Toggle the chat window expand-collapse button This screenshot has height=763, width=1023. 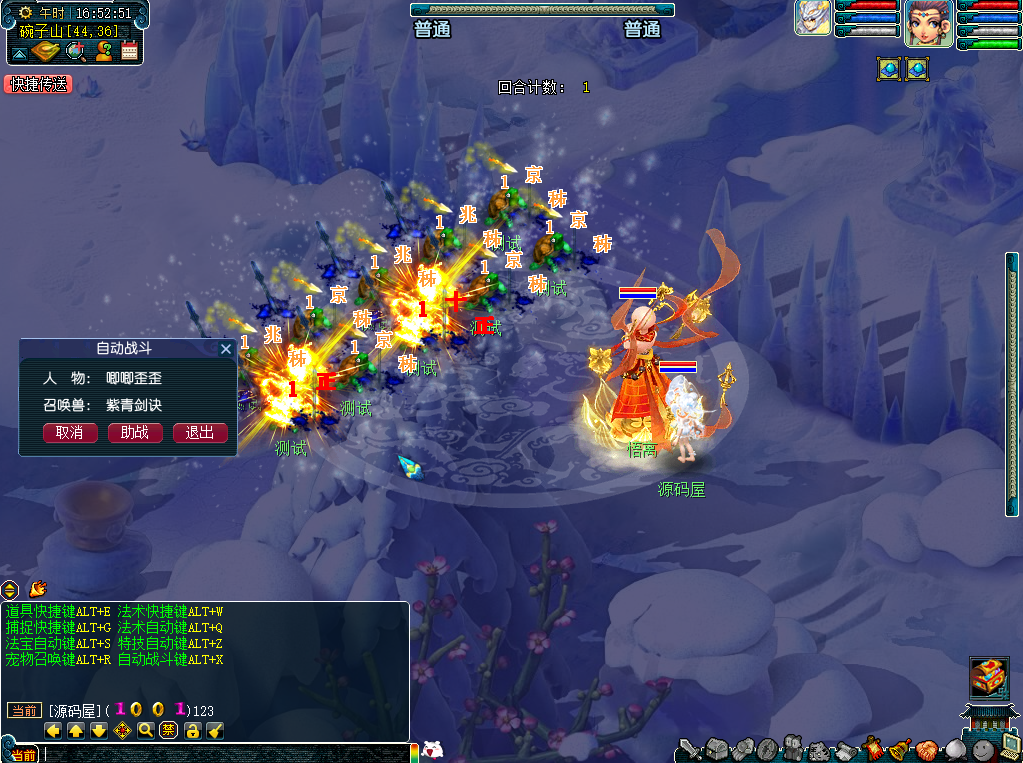pos(10,589)
